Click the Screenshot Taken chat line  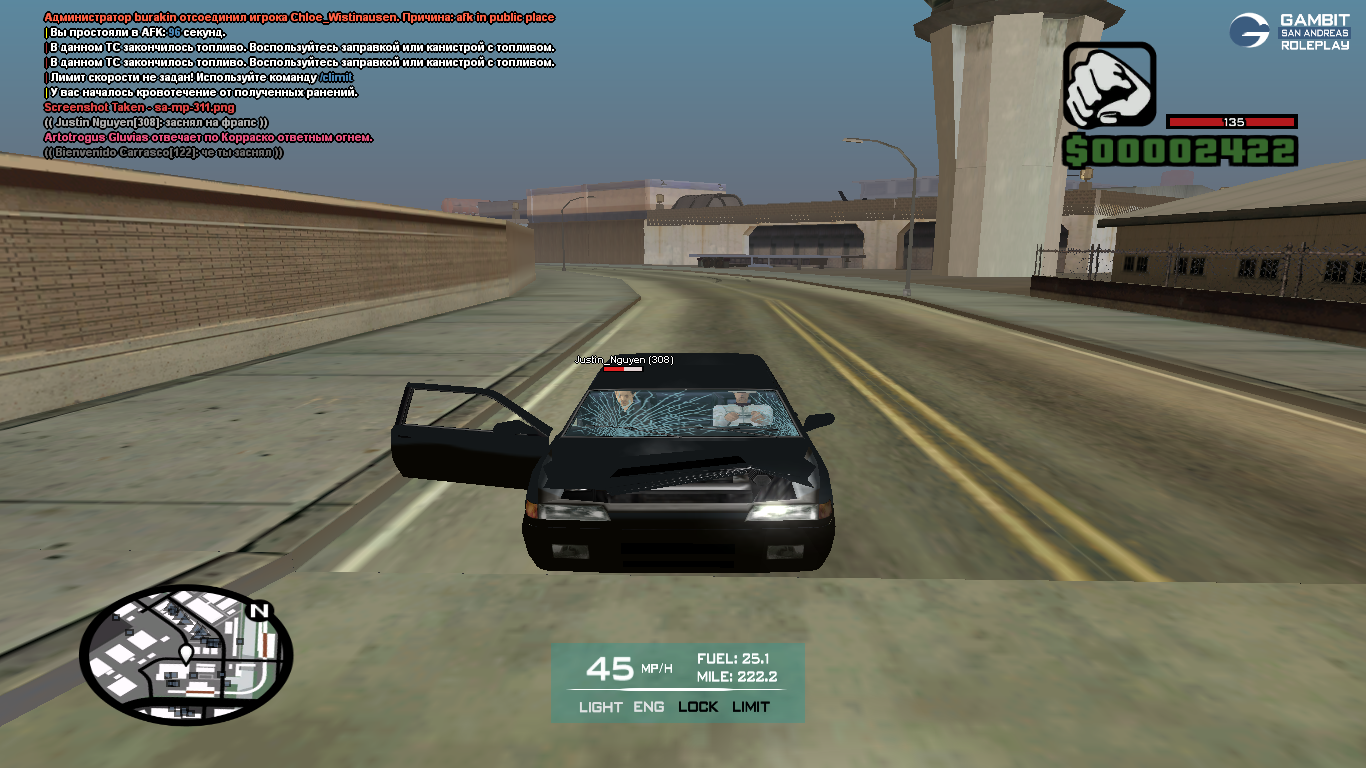(139, 107)
